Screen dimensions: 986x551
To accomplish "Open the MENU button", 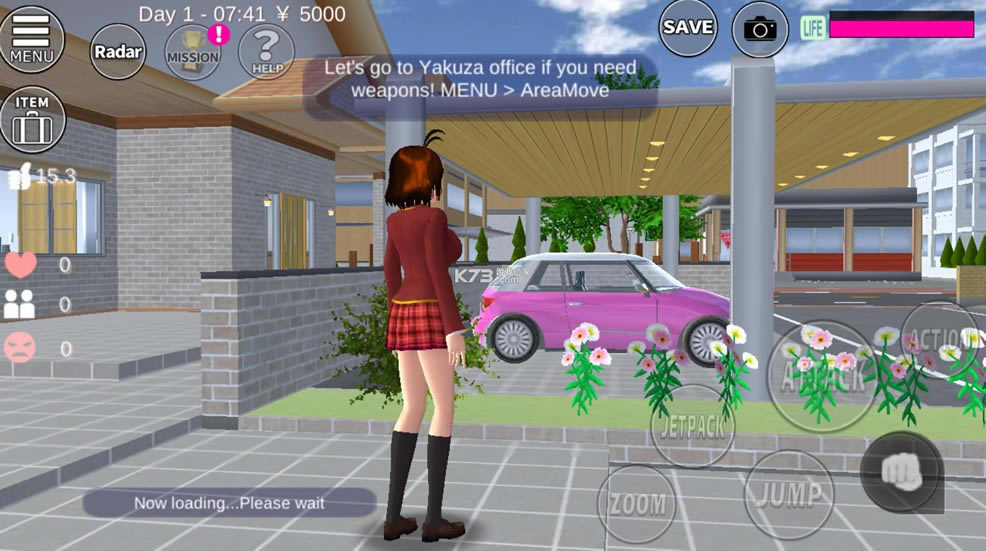I will (x=32, y=39).
